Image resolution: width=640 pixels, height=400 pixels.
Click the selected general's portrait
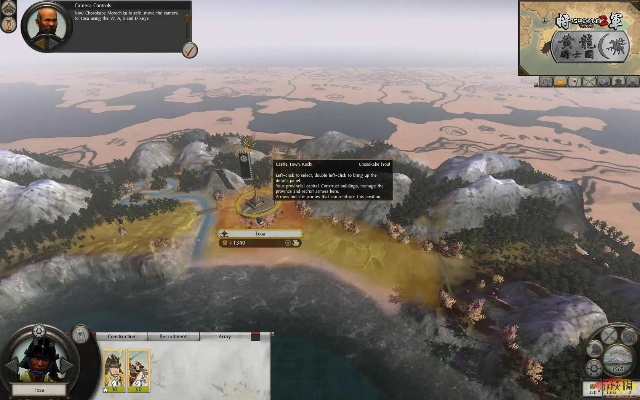41,358
